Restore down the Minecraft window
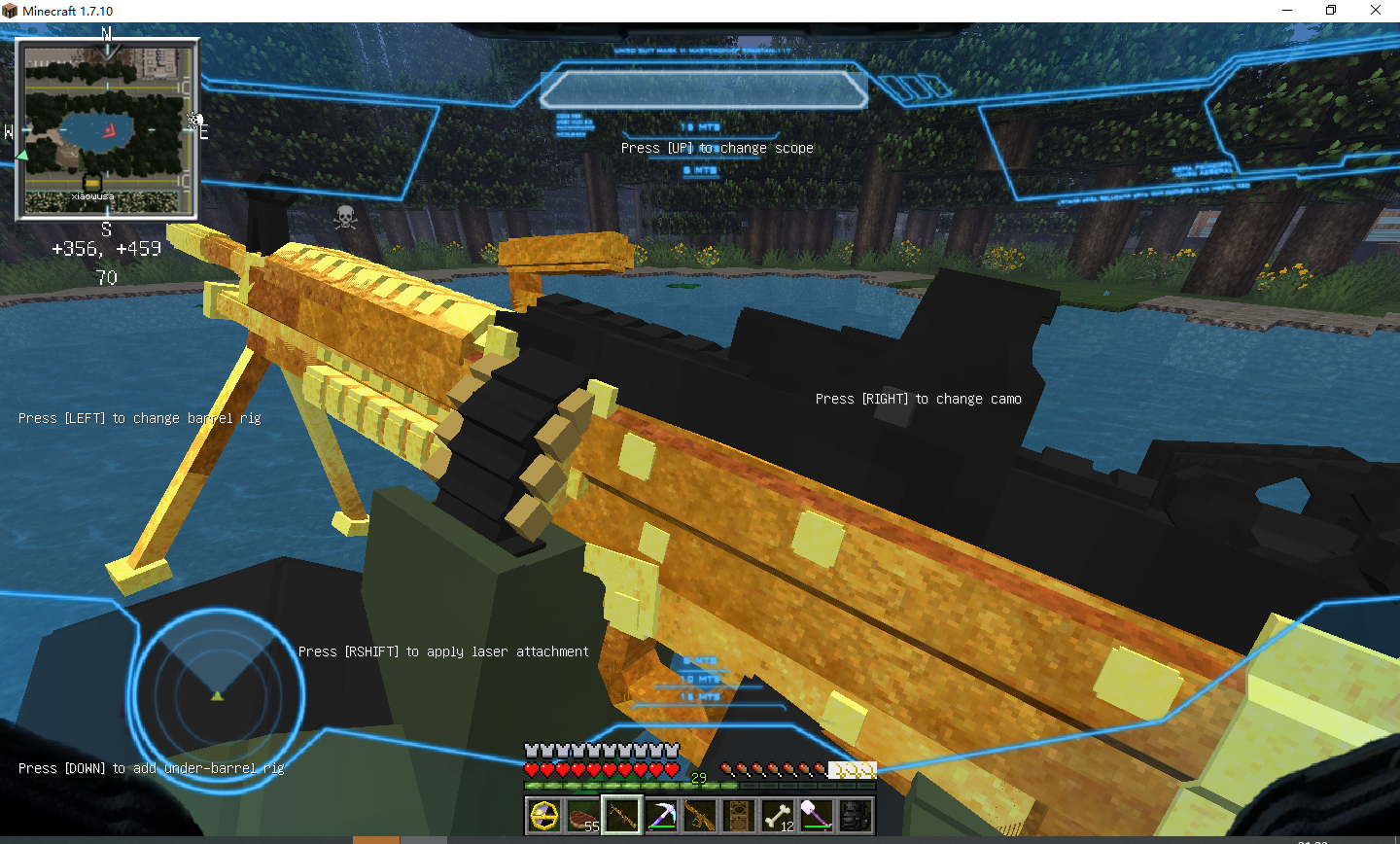Image resolution: width=1400 pixels, height=844 pixels. pyautogui.click(x=1331, y=11)
